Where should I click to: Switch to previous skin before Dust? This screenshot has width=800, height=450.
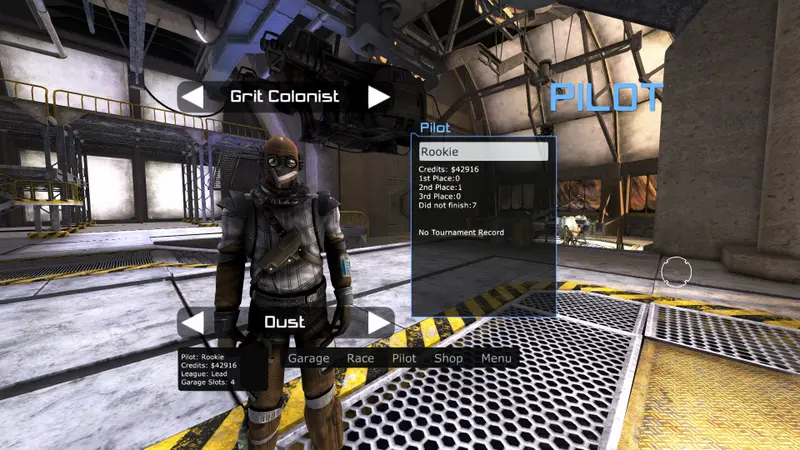click(x=192, y=323)
